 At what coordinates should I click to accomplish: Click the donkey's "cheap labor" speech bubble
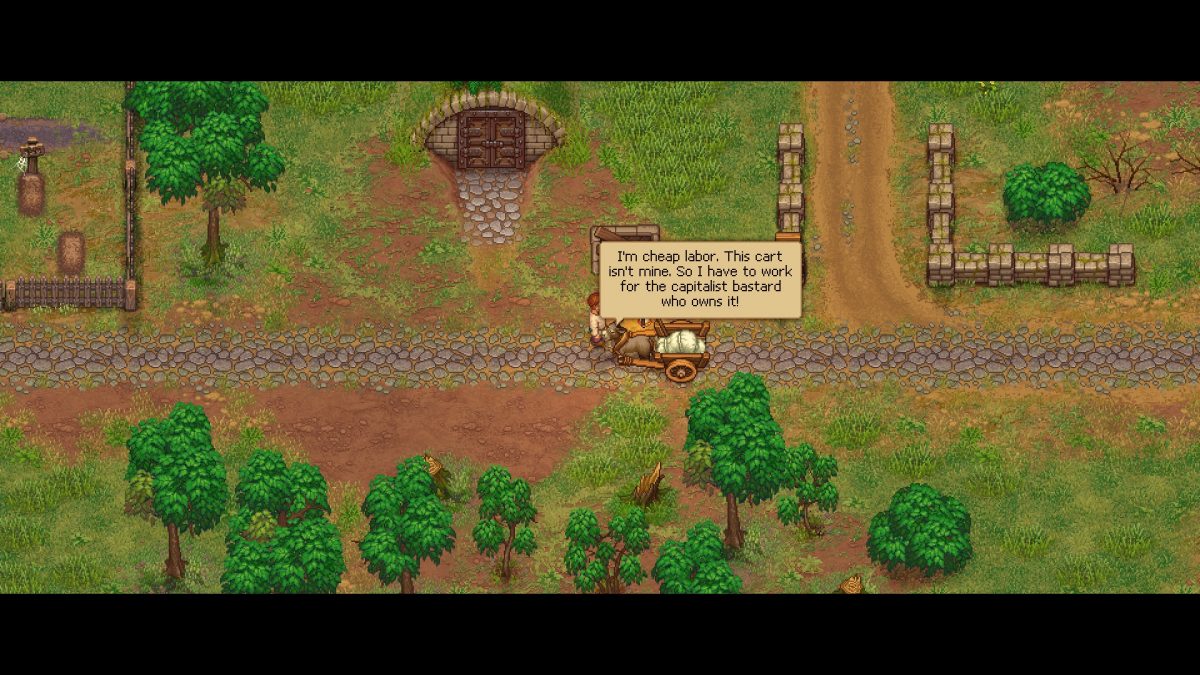pyautogui.click(x=700, y=279)
